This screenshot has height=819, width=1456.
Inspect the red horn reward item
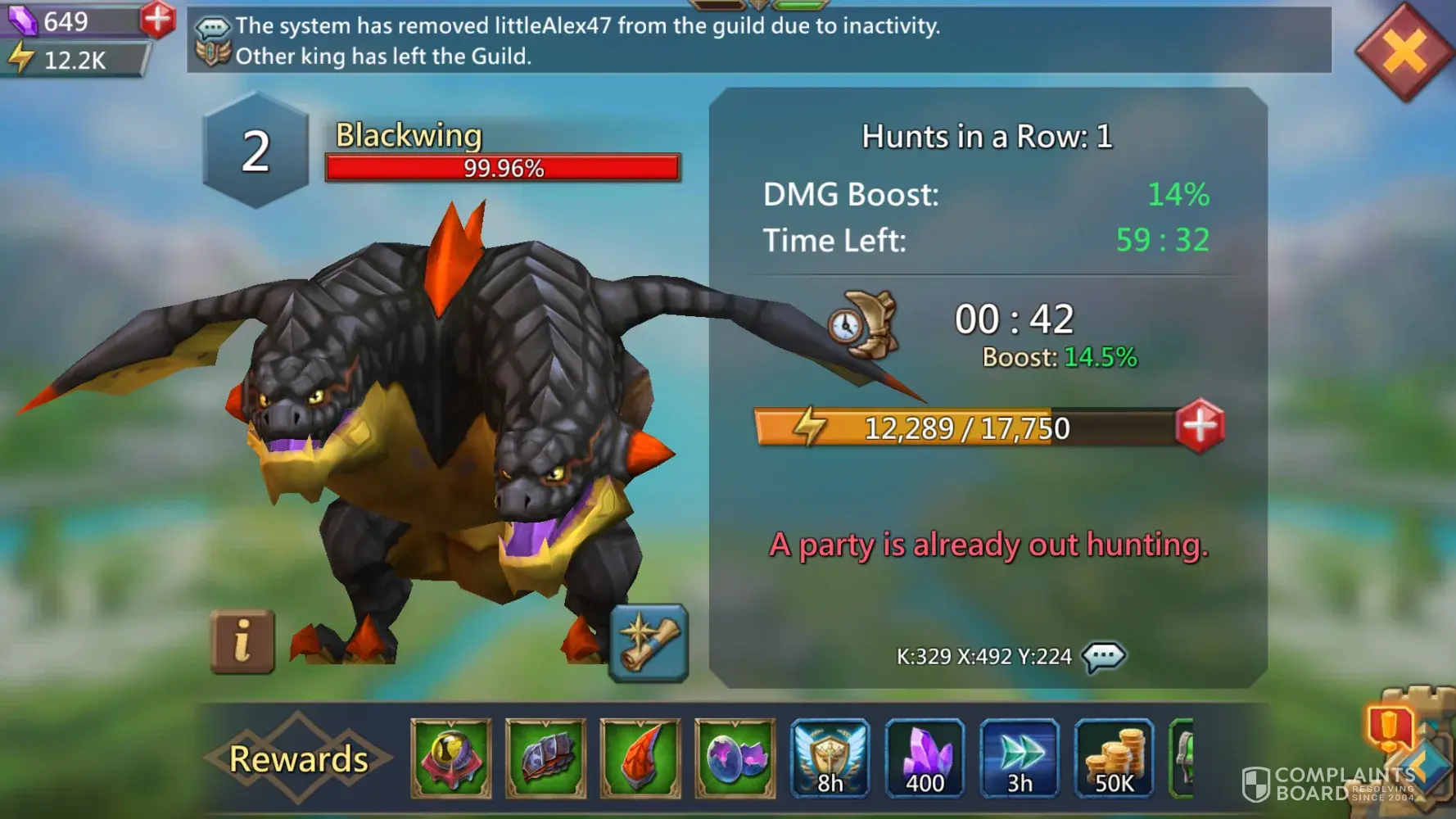(640, 758)
